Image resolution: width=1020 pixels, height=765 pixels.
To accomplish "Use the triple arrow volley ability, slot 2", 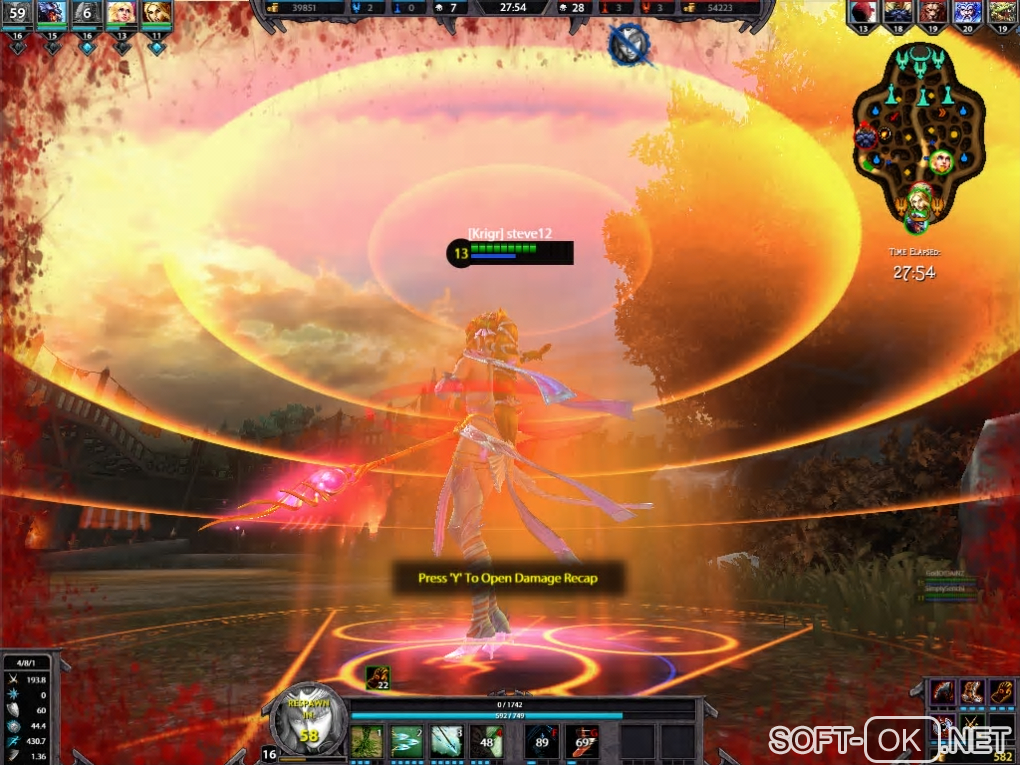I will (x=406, y=741).
